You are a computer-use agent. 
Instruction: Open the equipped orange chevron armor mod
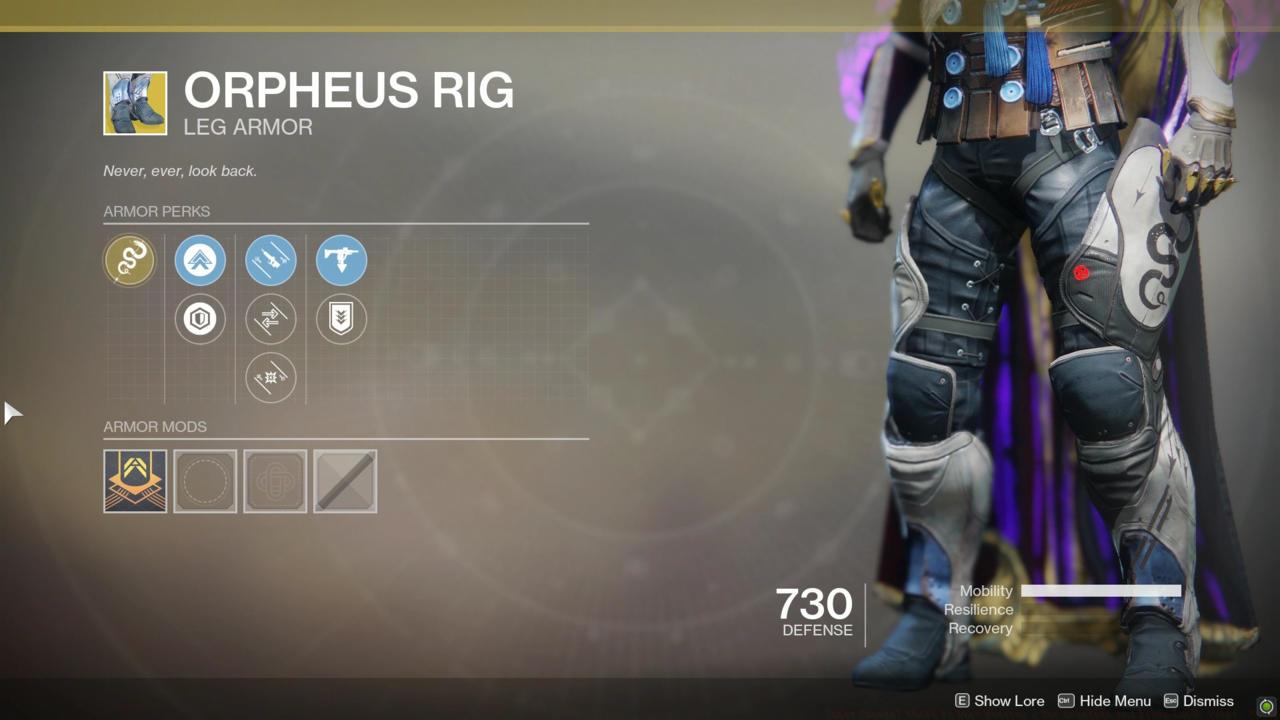tap(135, 481)
